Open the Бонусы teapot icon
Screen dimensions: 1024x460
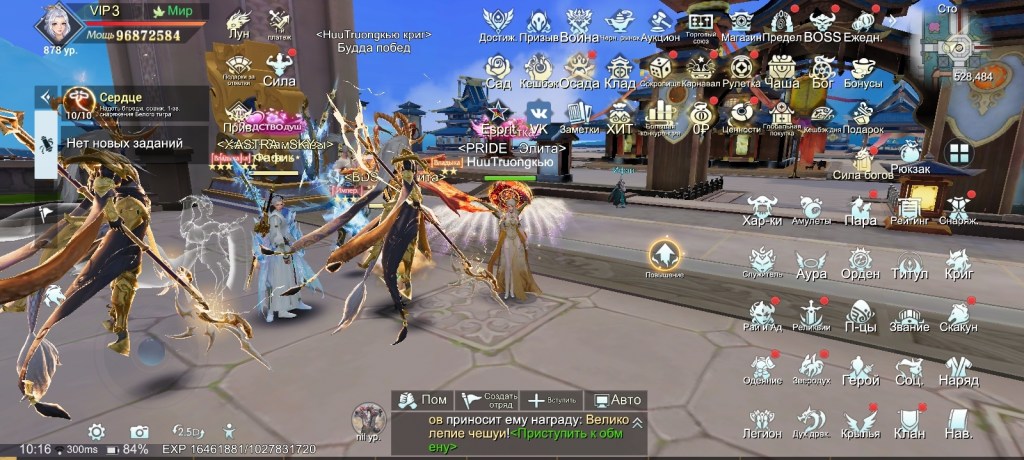tap(862, 70)
